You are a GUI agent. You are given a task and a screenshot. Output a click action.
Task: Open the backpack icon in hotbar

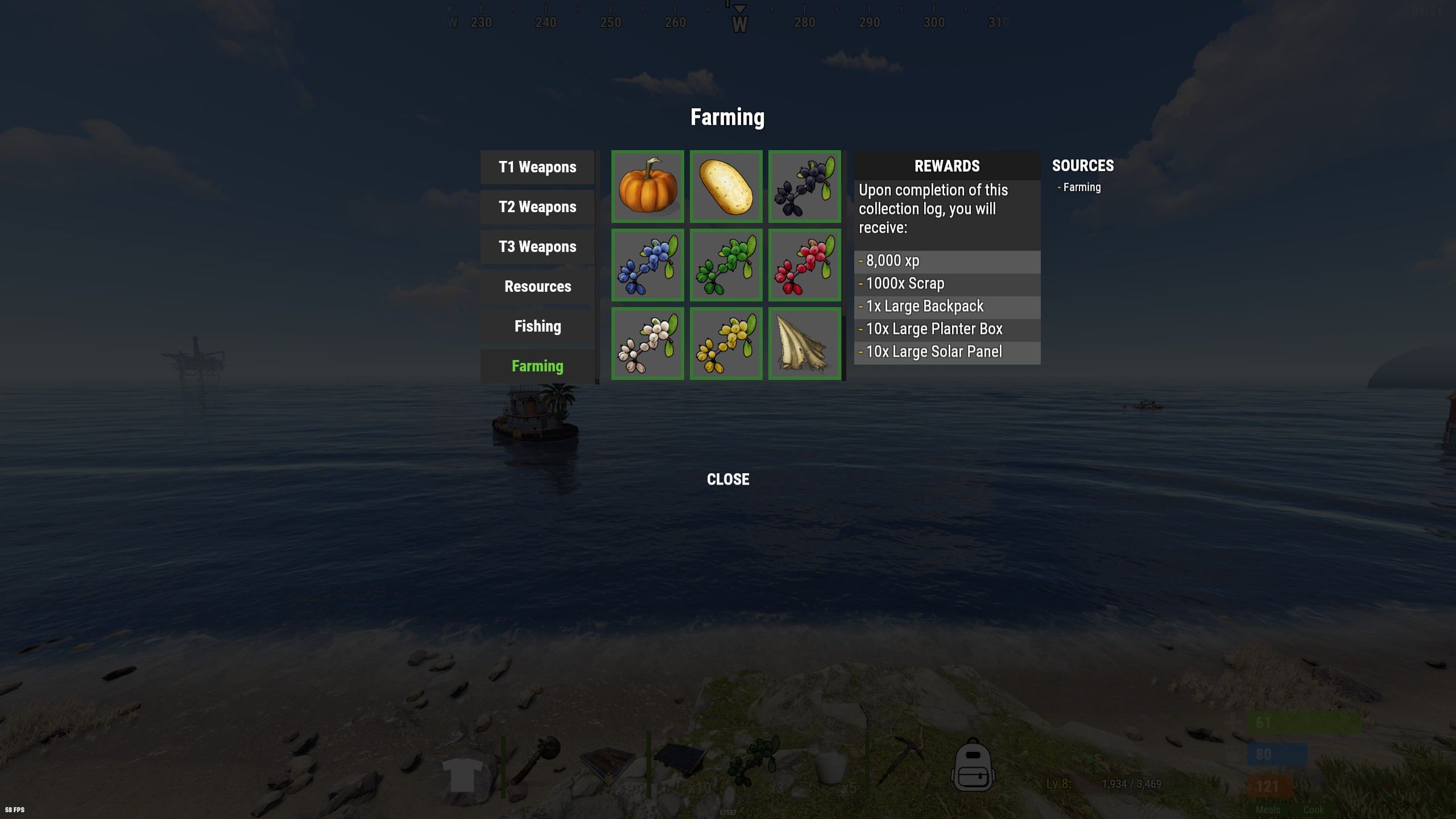coord(973,766)
